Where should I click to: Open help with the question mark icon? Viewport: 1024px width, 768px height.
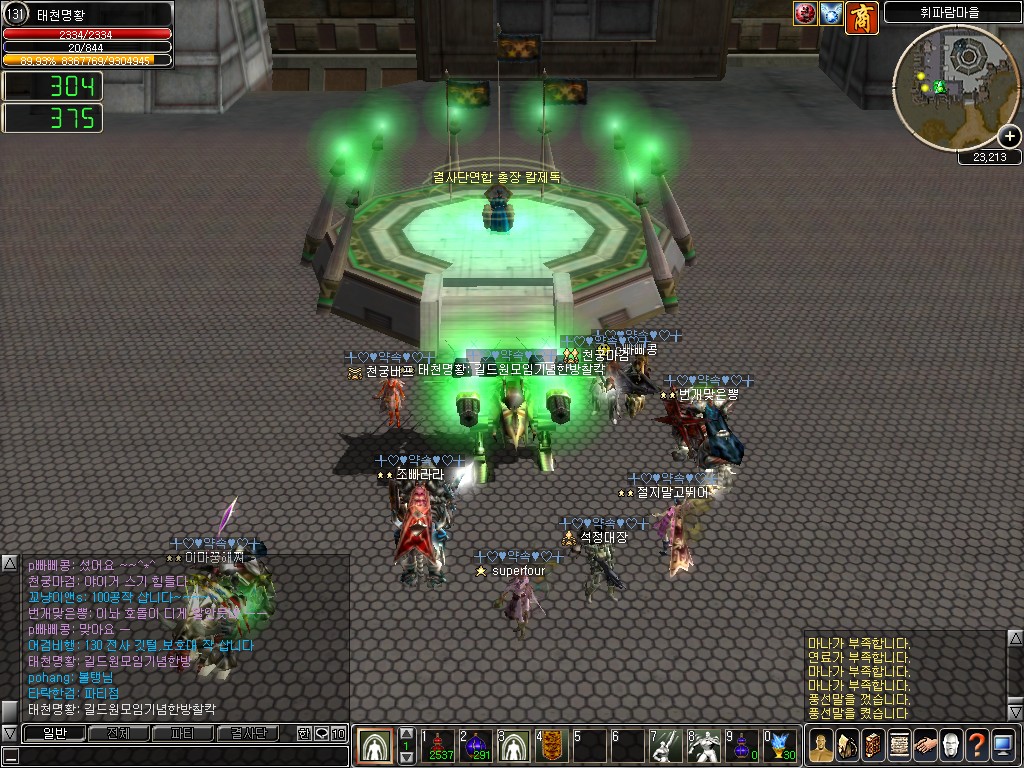[x=977, y=746]
